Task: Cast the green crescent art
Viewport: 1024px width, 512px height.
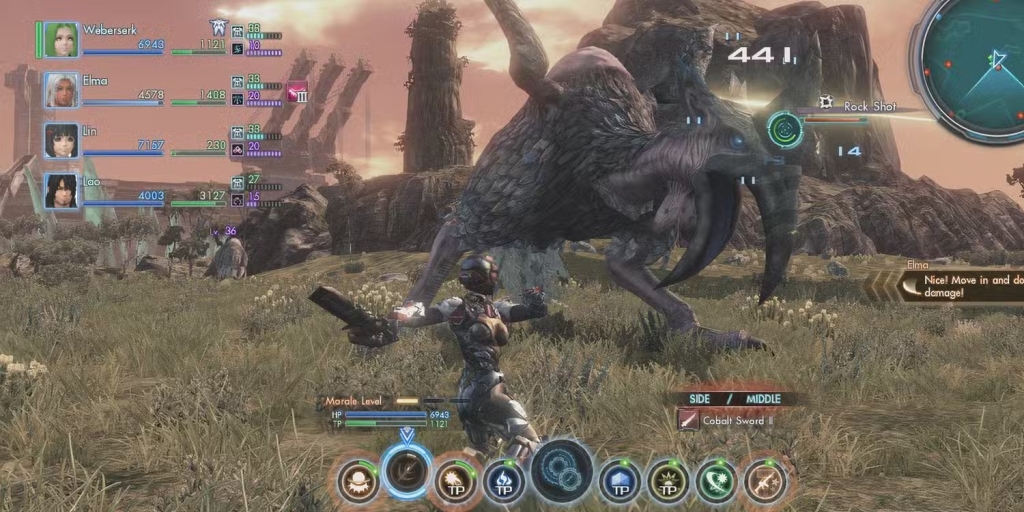Action: tap(716, 481)
